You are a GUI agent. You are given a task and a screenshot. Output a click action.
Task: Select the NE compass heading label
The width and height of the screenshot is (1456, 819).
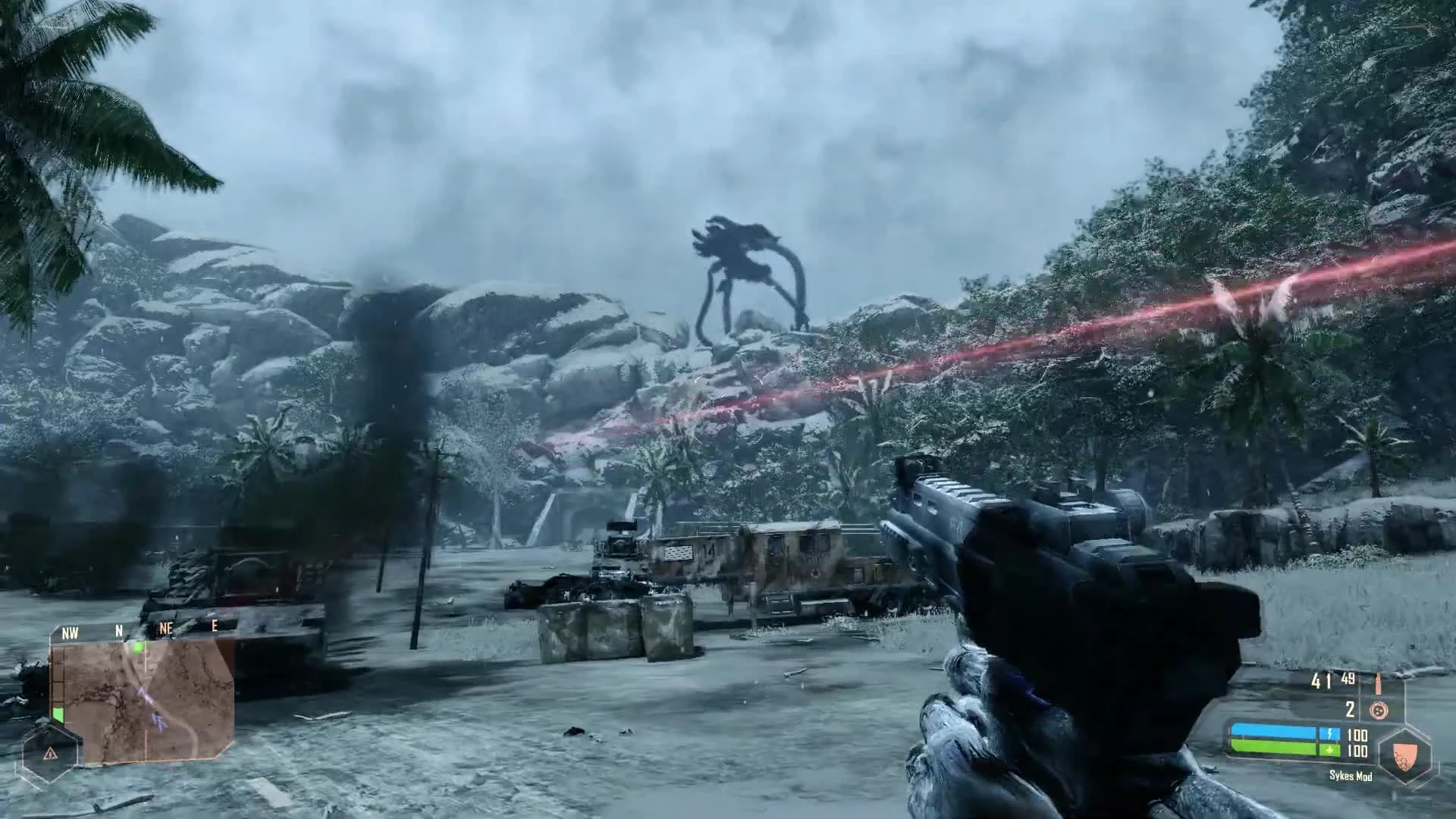coord(166,628)
